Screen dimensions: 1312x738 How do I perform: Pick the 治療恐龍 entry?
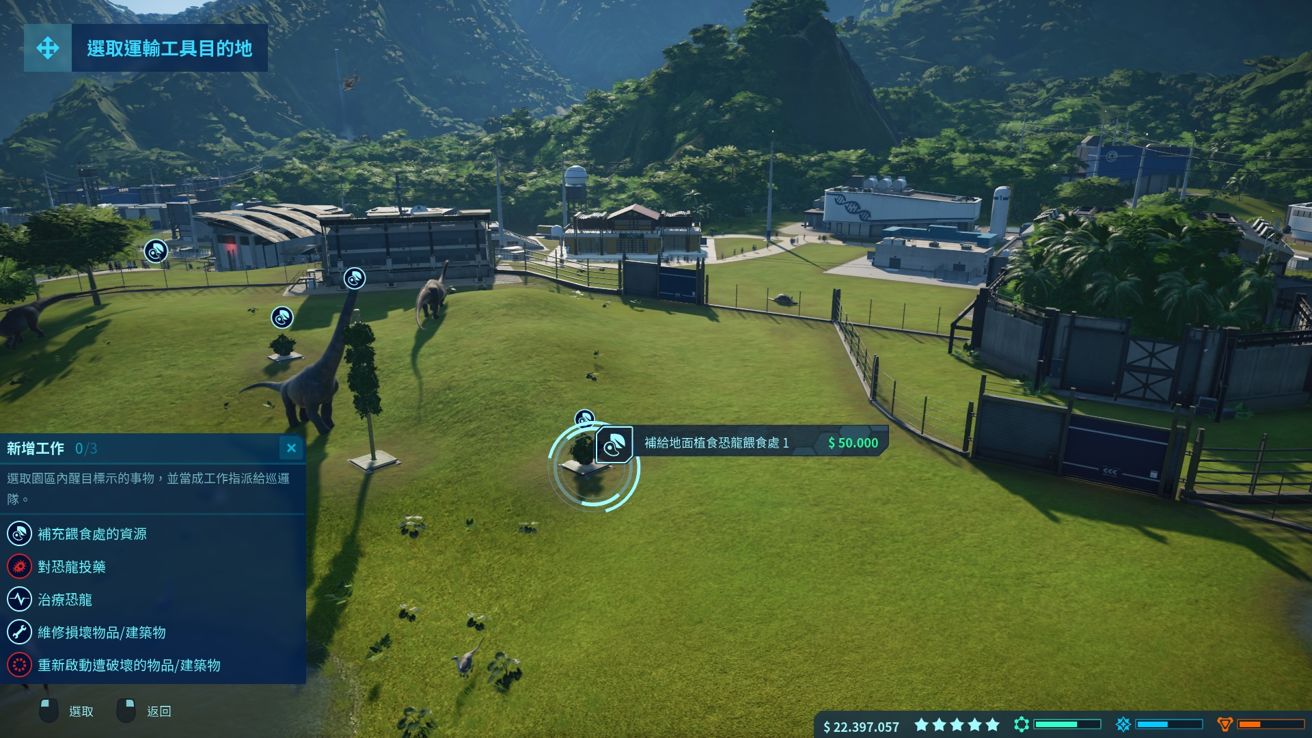pos(65,600)
